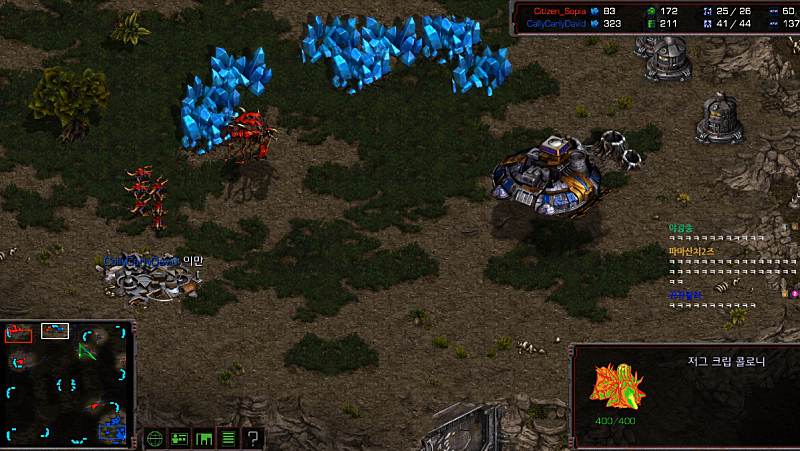Open the menu with the green lines icon
Image resolution: width=800 pixels, height=451 pixels.
(x=228, y=438)
